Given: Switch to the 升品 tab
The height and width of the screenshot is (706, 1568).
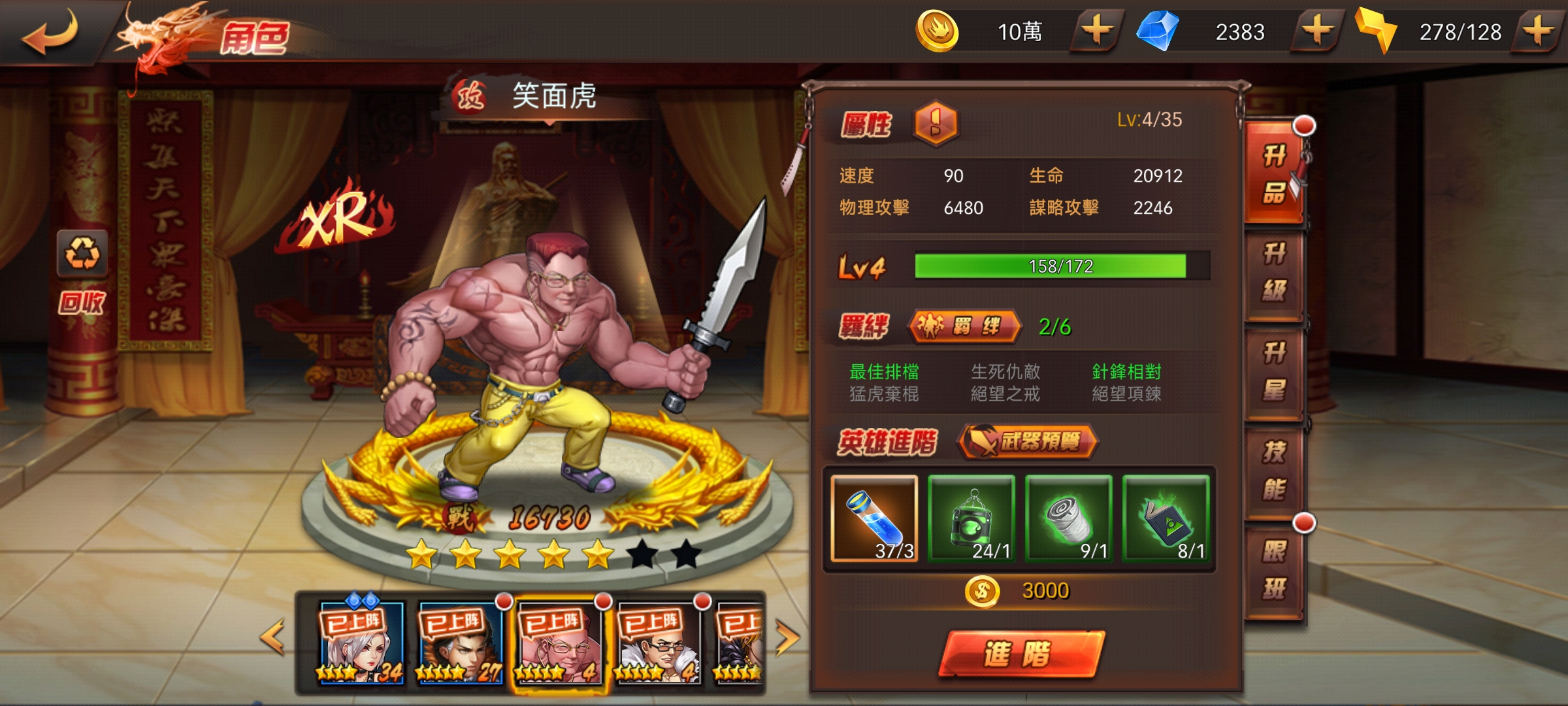Looking at the screenshot, I should coord(1274,174).
